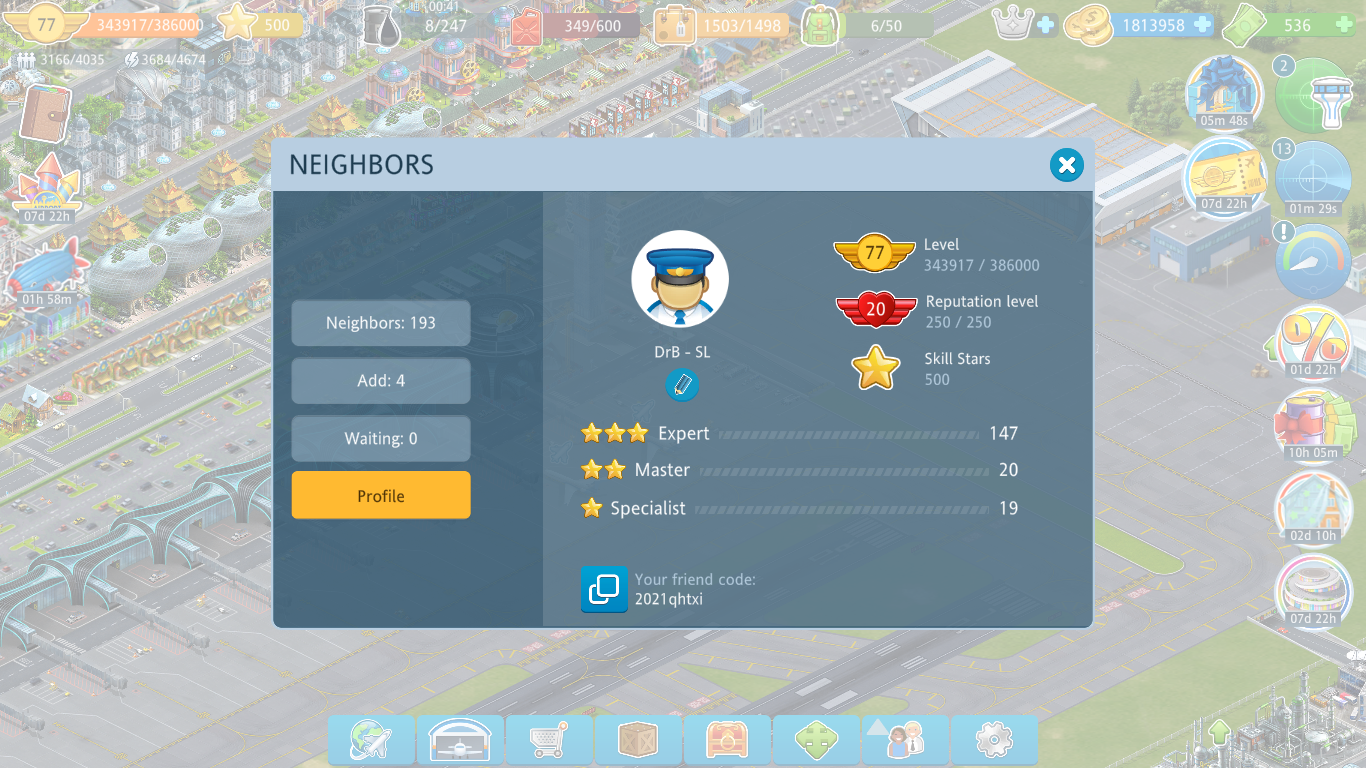Open the shopping cart store
Viewport: 1366px width, 768px height.
[x=549, y=741]
